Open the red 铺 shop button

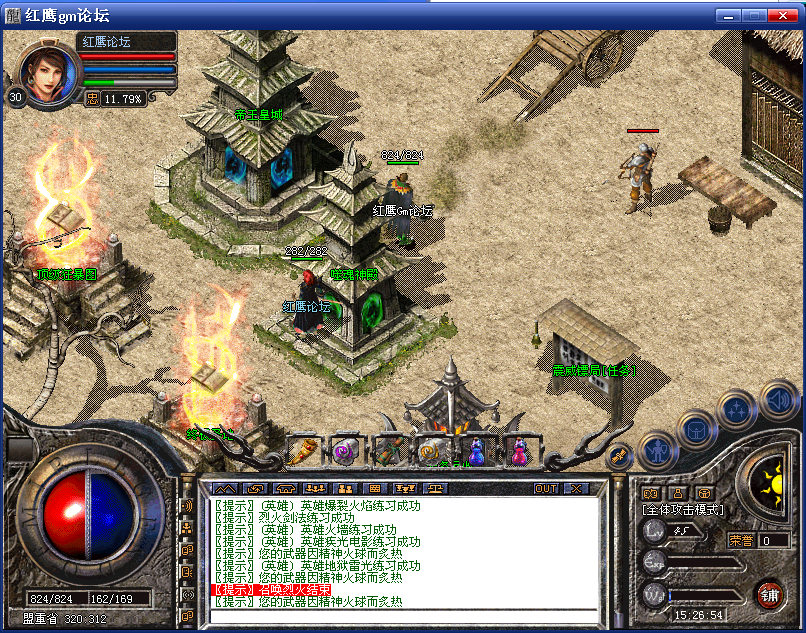pos(769,594)
